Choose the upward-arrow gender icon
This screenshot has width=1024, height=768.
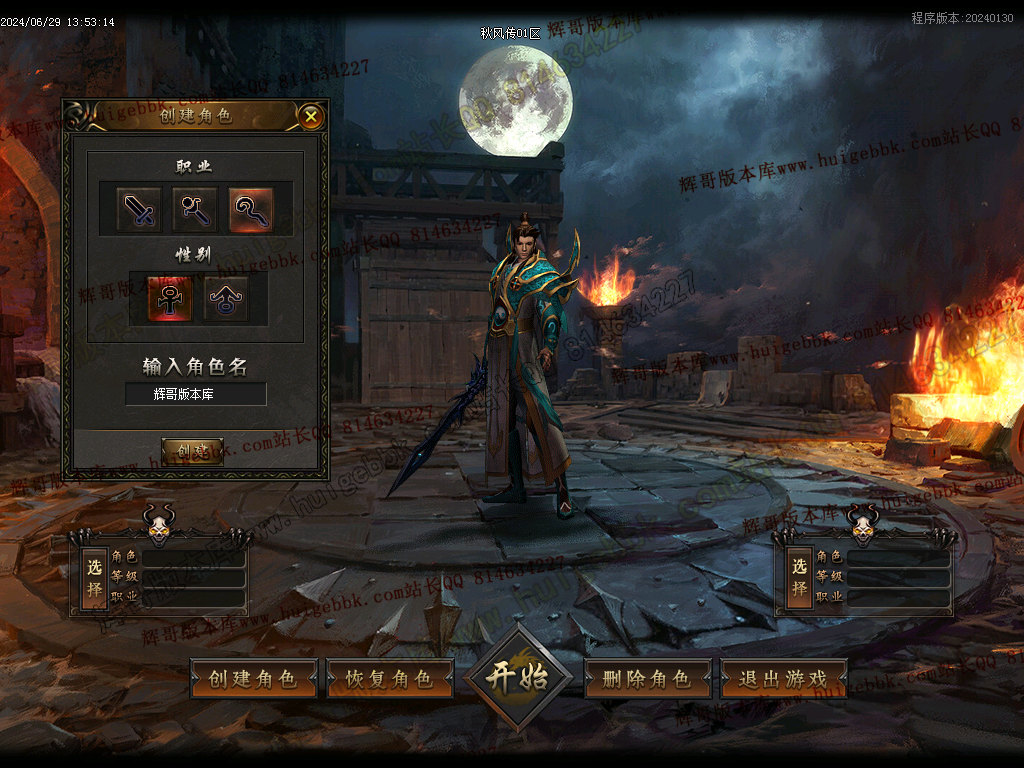click(226, 299)
